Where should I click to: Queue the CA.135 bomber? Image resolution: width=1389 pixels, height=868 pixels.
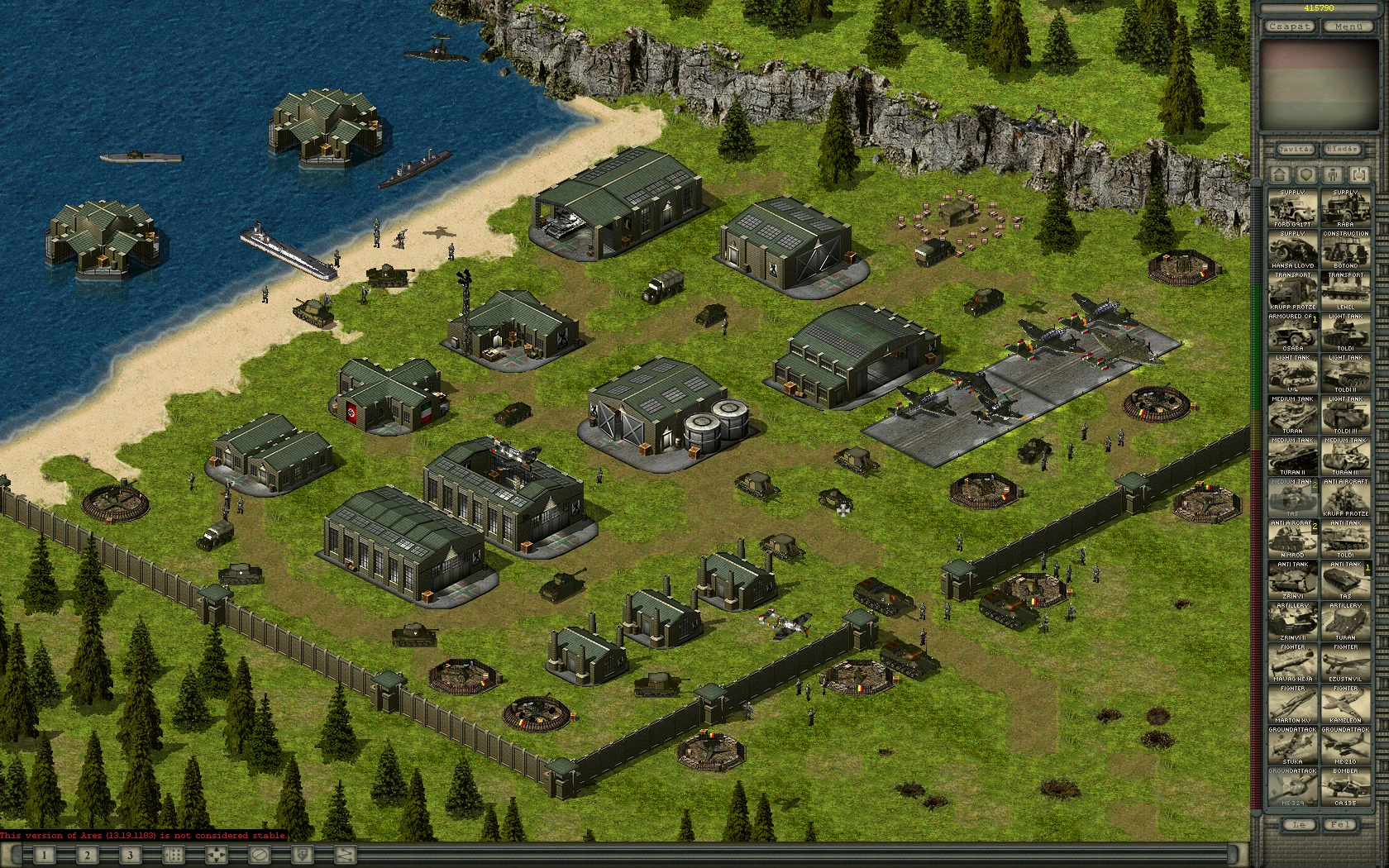(1345, 787)
